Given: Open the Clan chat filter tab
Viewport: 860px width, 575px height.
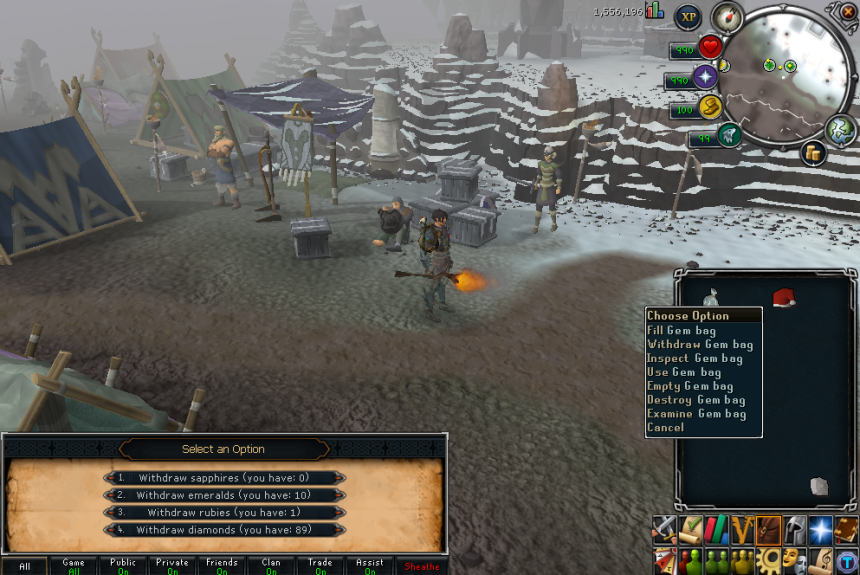Looking at the screenshot, I should (x=271, y=566).
